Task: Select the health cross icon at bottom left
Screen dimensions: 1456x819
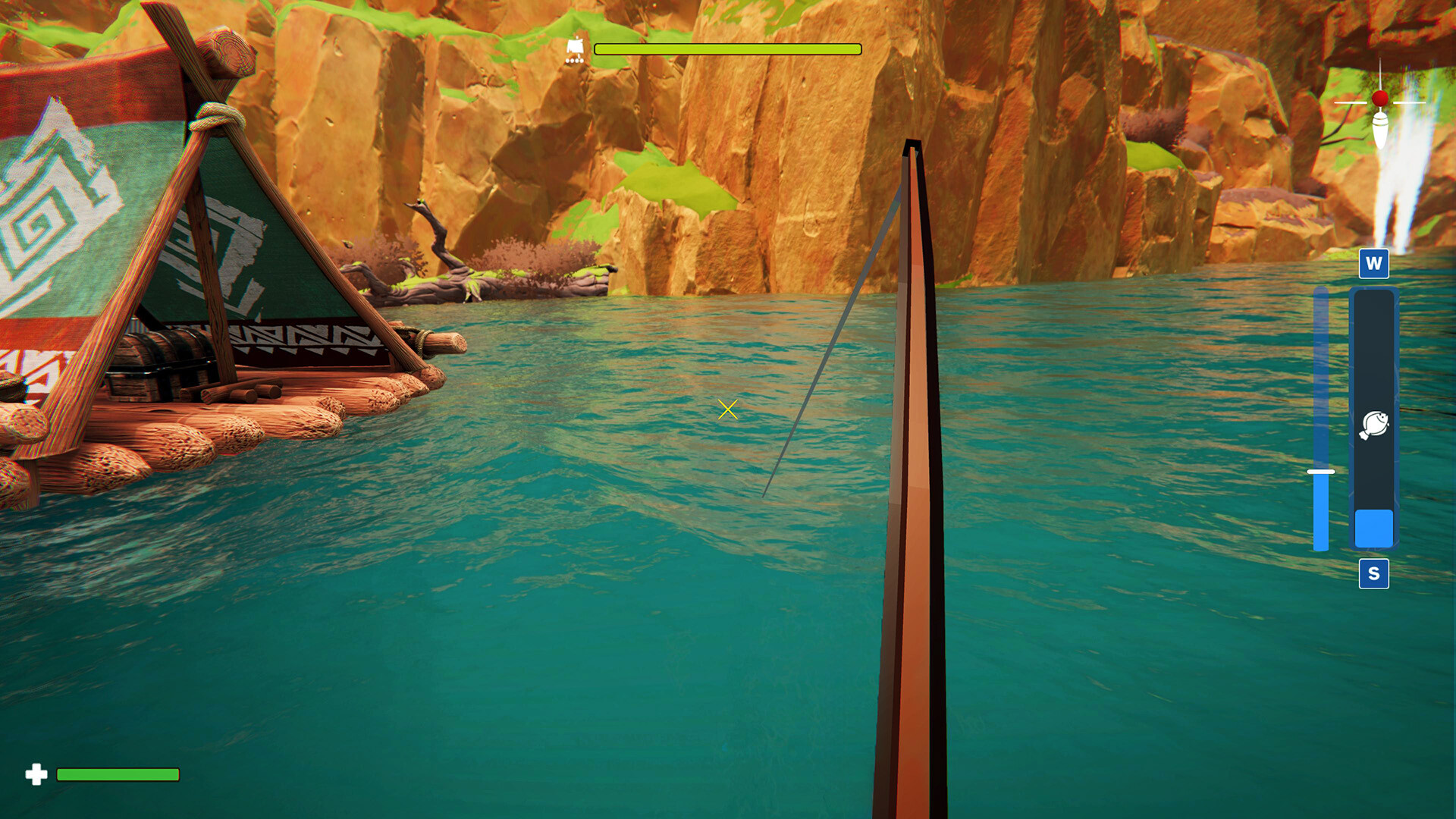Action: pyautogui.click(x=35, y=775)
